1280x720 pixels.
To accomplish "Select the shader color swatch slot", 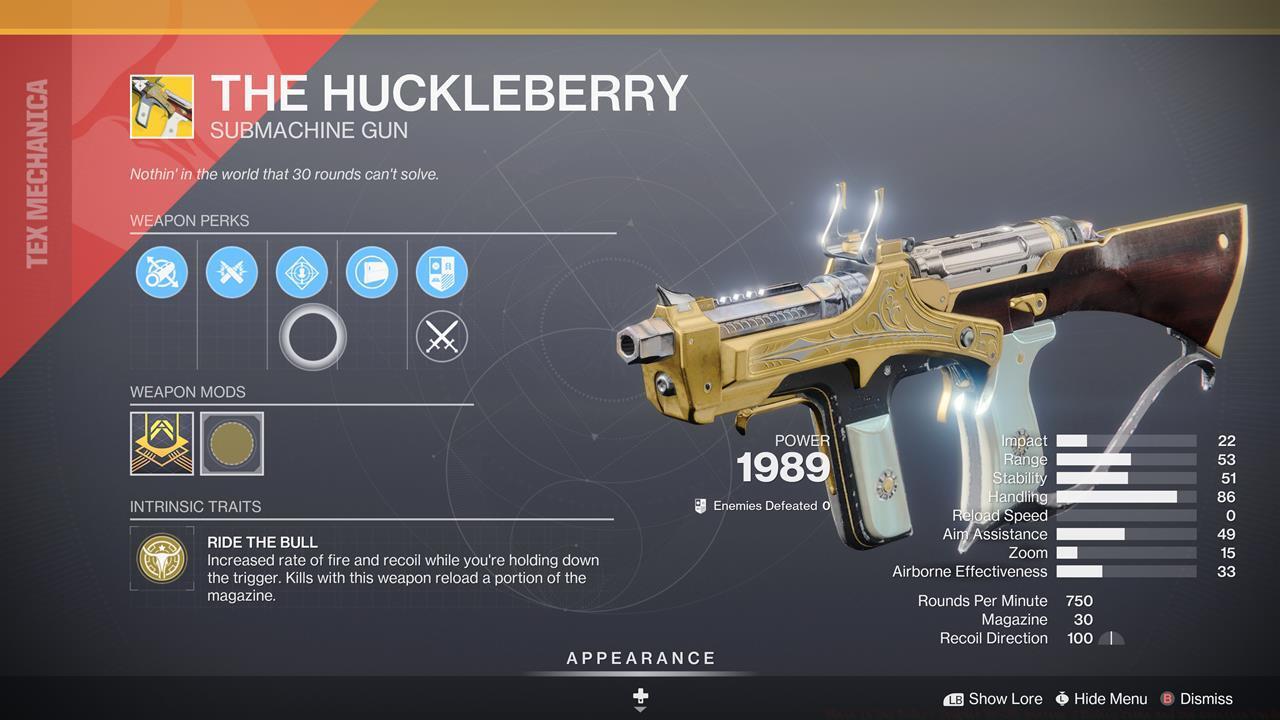I will click(x=231, y=444).
